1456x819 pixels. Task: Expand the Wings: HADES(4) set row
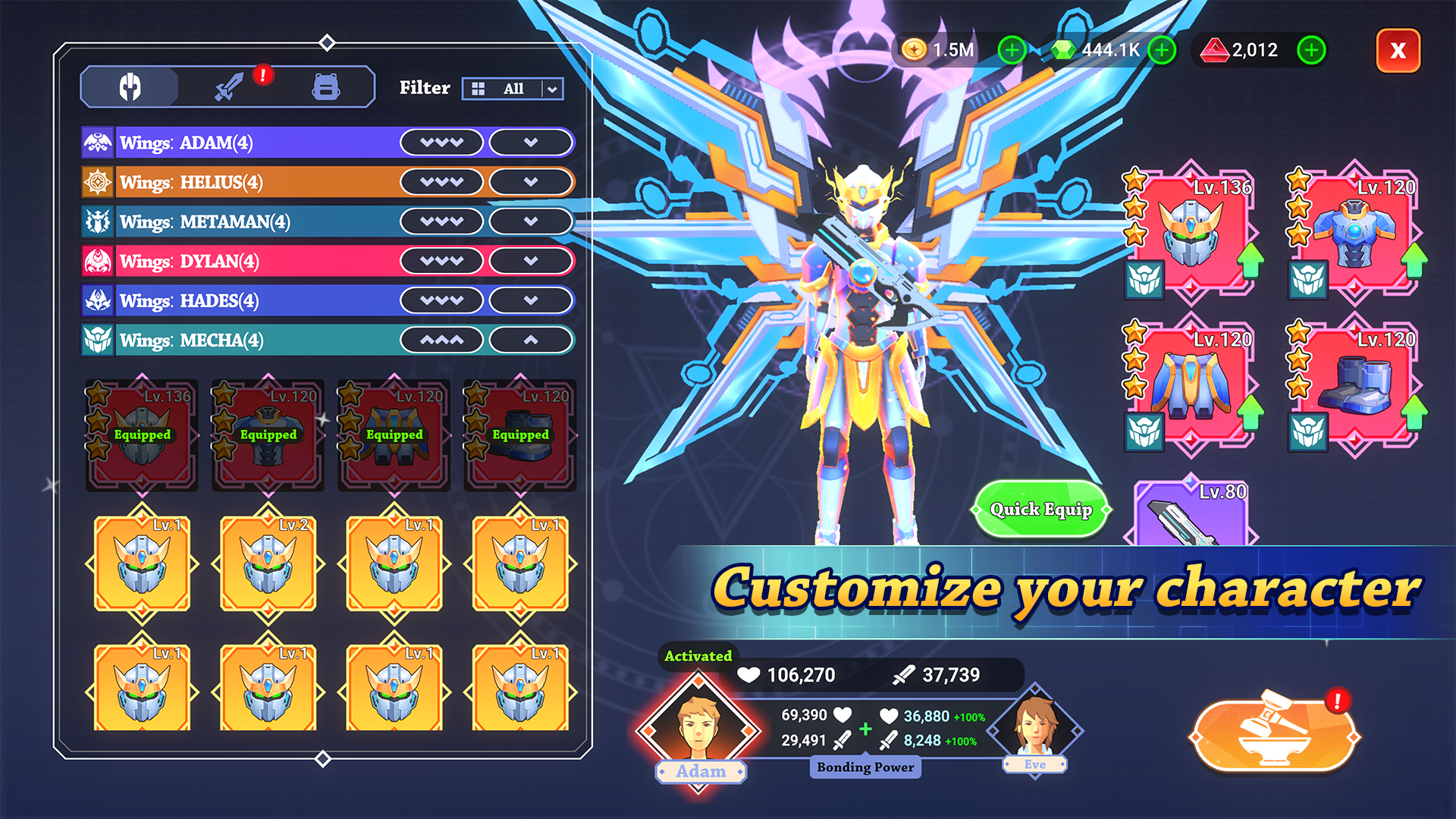[x=530, y=300]
